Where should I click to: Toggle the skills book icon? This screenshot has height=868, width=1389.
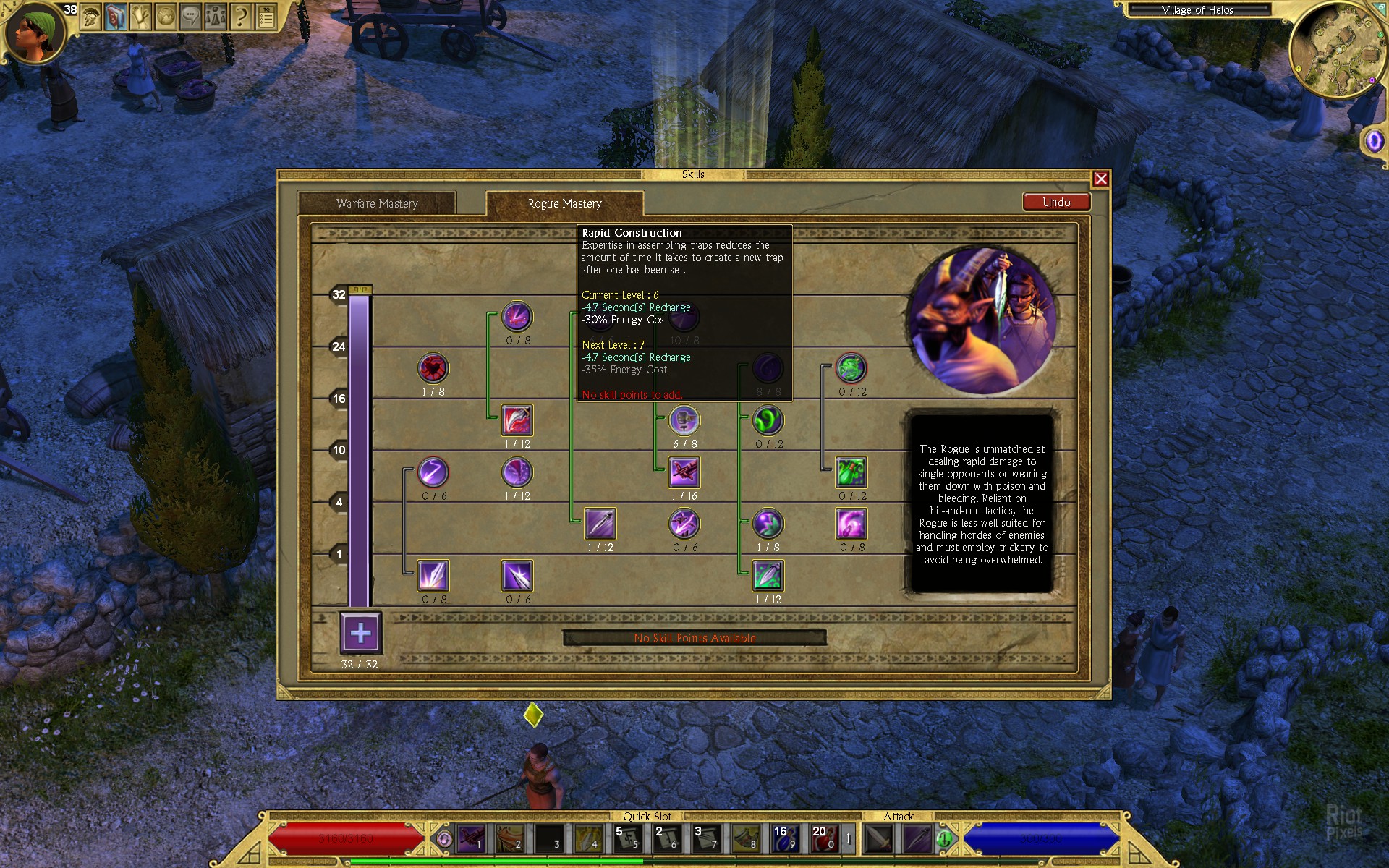116,16
